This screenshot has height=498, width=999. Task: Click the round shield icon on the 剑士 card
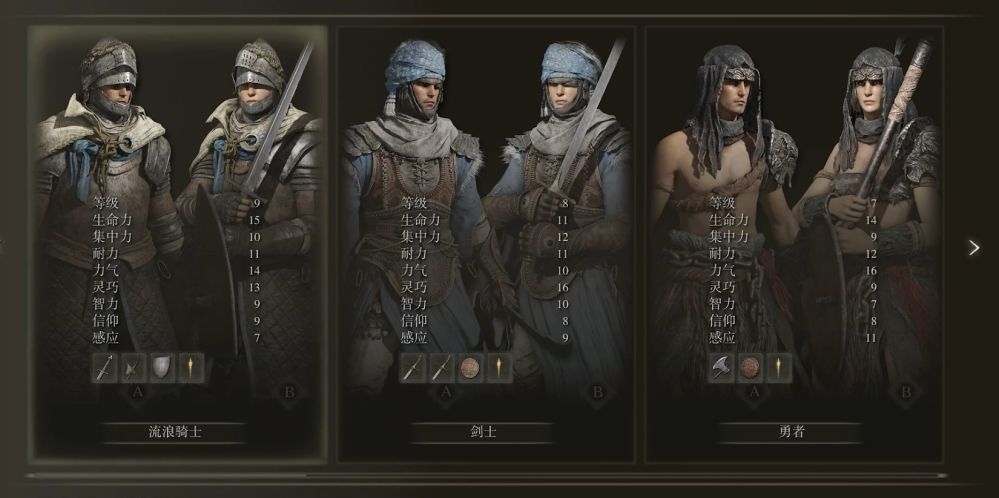pos(470,367)
